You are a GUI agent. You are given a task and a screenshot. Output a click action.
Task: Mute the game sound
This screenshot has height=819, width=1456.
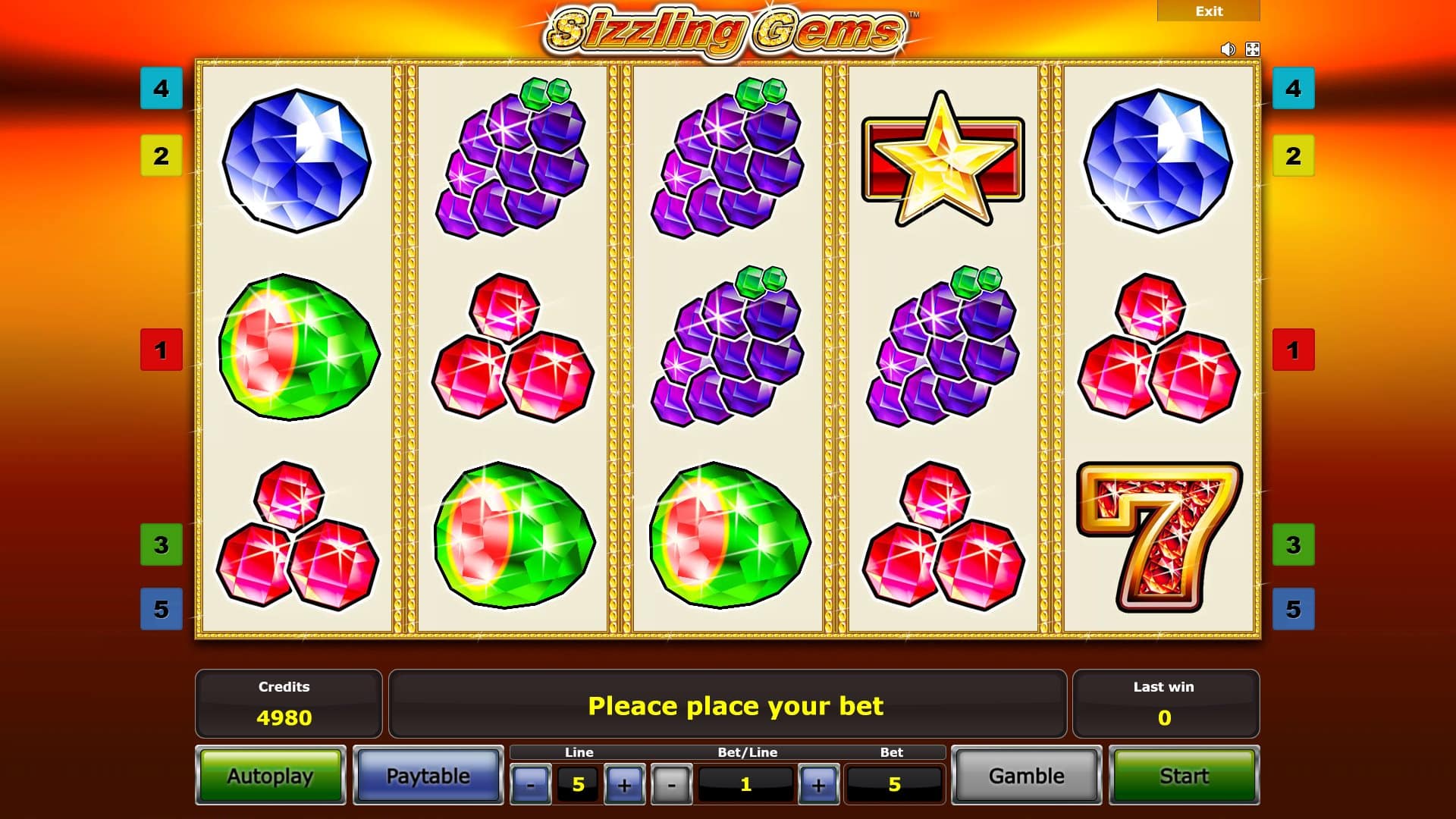click(1228, 49)
